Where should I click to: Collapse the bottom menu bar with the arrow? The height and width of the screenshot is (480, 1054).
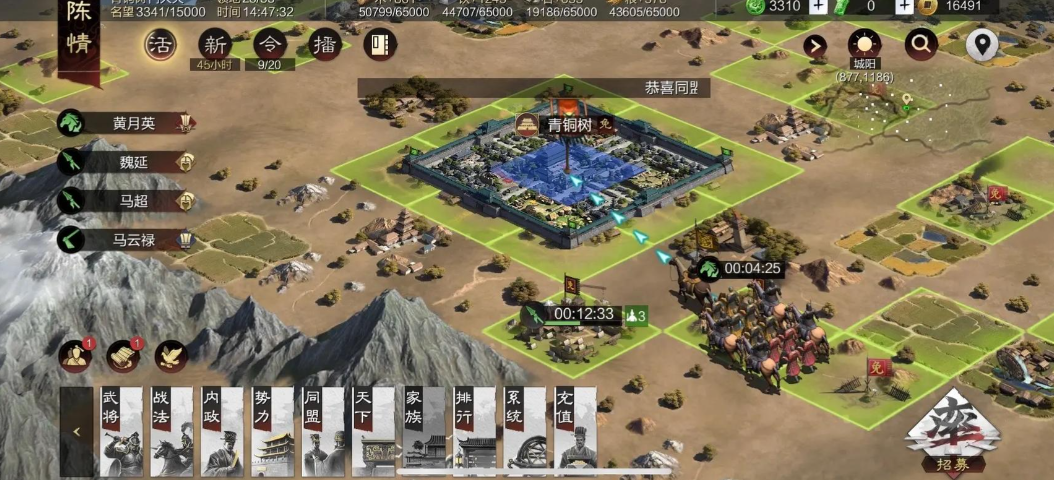pos(76,432)
